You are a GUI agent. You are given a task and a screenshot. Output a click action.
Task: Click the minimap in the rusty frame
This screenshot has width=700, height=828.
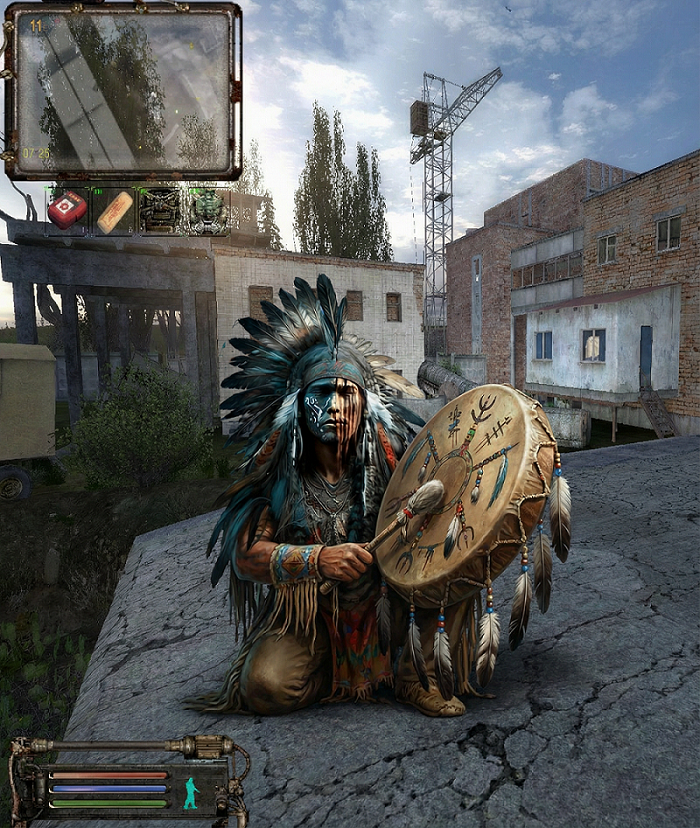coord(122,91)
